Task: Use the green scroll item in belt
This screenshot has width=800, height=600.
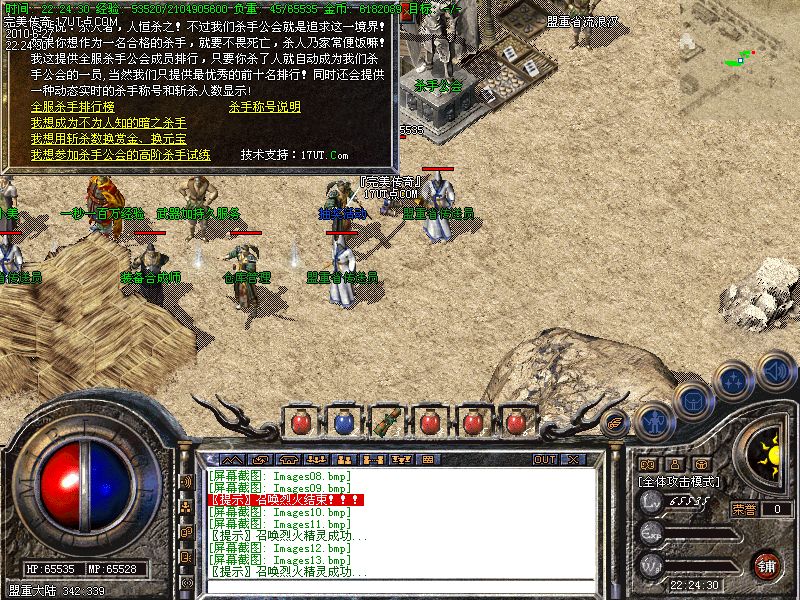Action: click(x=385, y=422)
